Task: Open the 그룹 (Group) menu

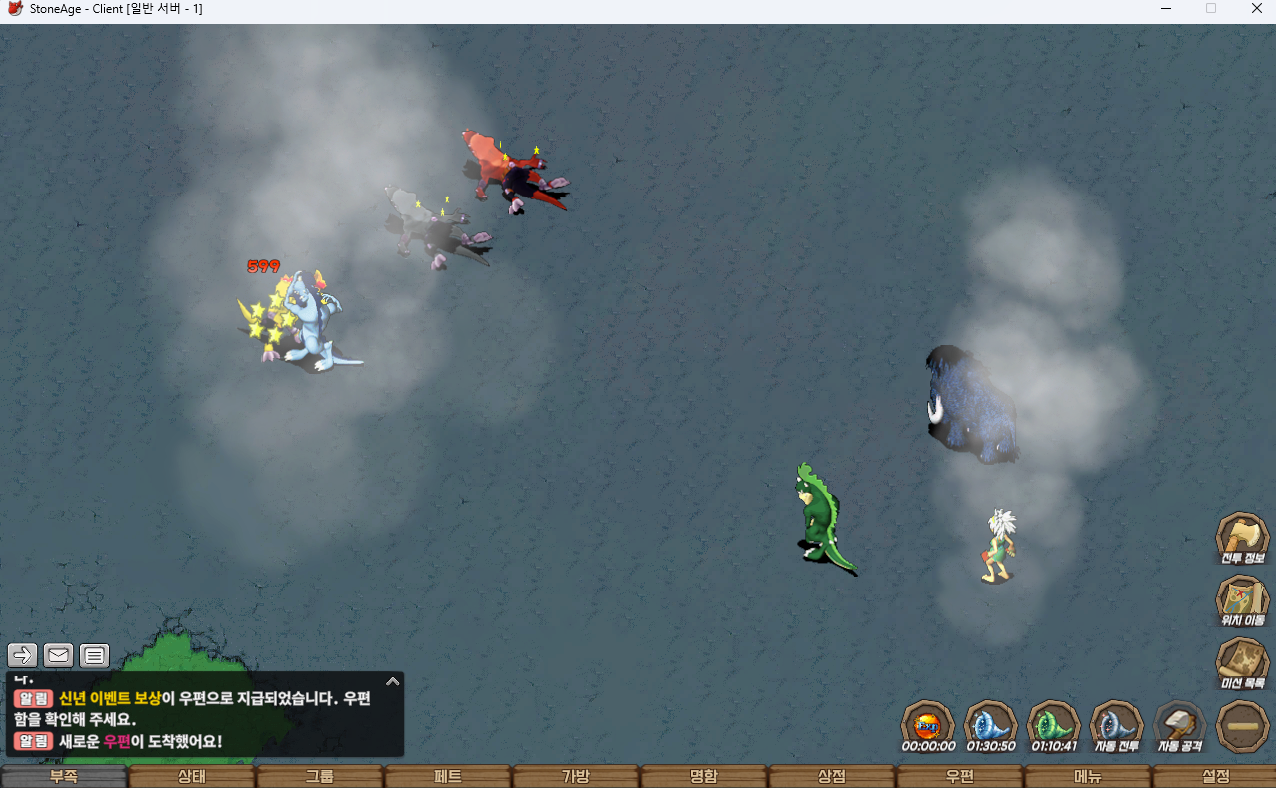Action: pos(319,777)
